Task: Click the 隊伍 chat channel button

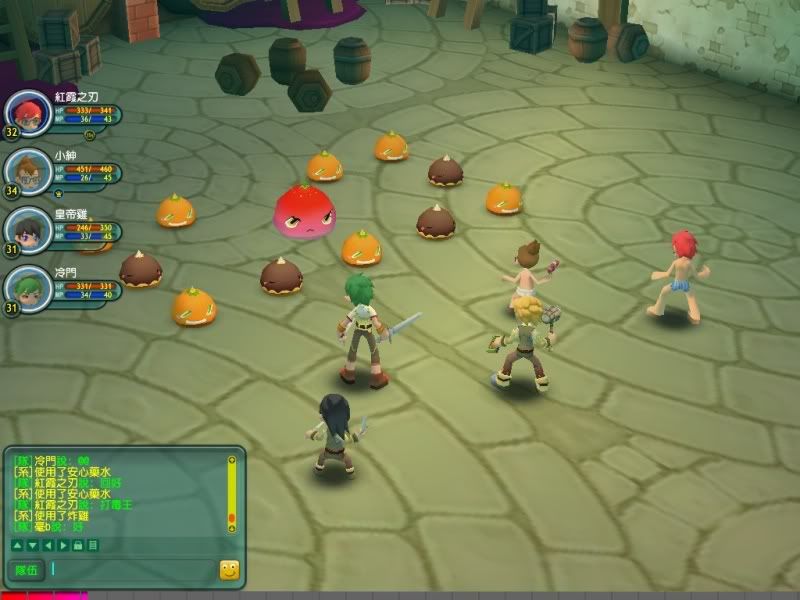Action: click(26, 570)
